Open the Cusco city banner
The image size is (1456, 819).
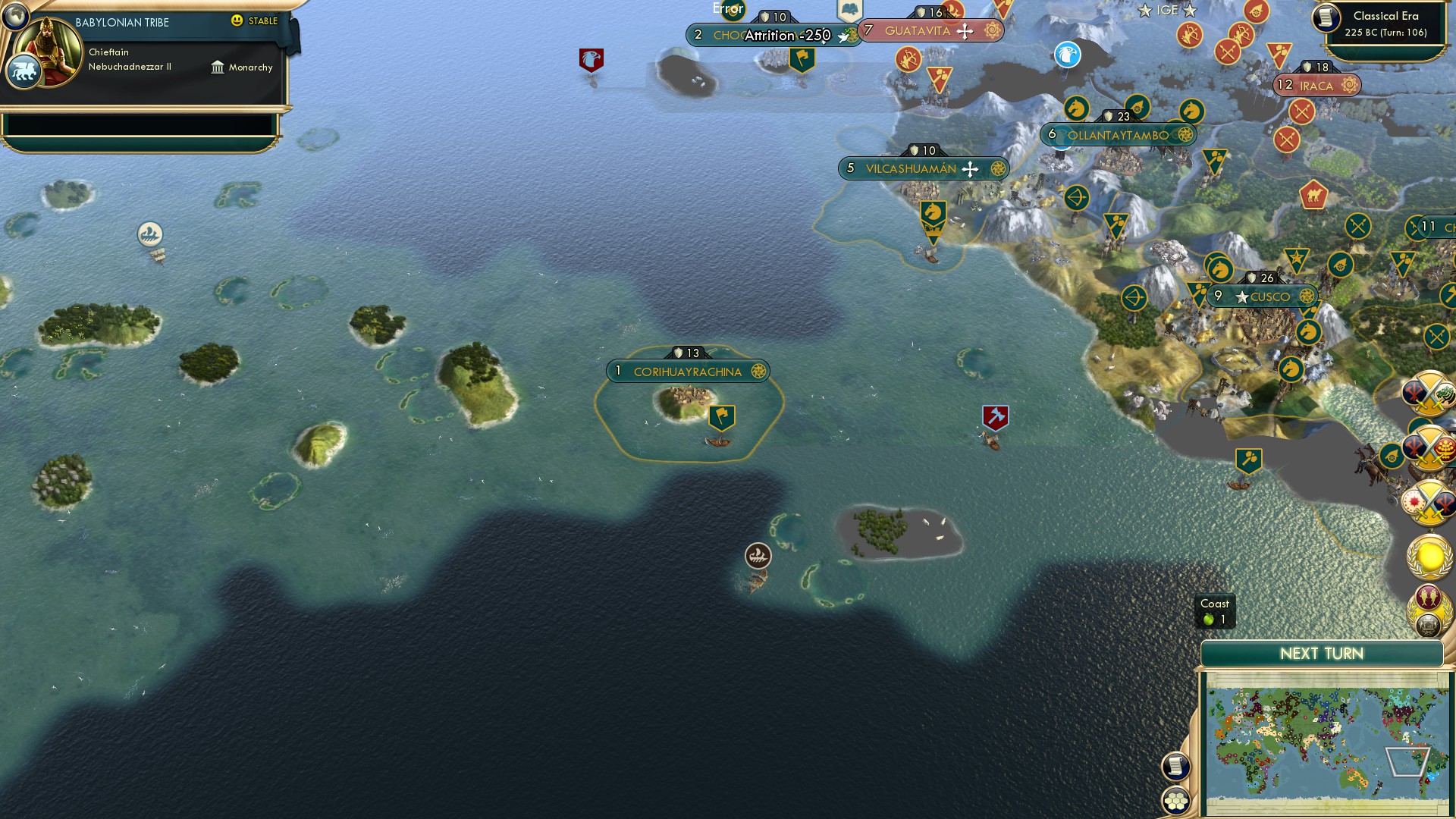pyautogui.click(x=1263, y=297)
